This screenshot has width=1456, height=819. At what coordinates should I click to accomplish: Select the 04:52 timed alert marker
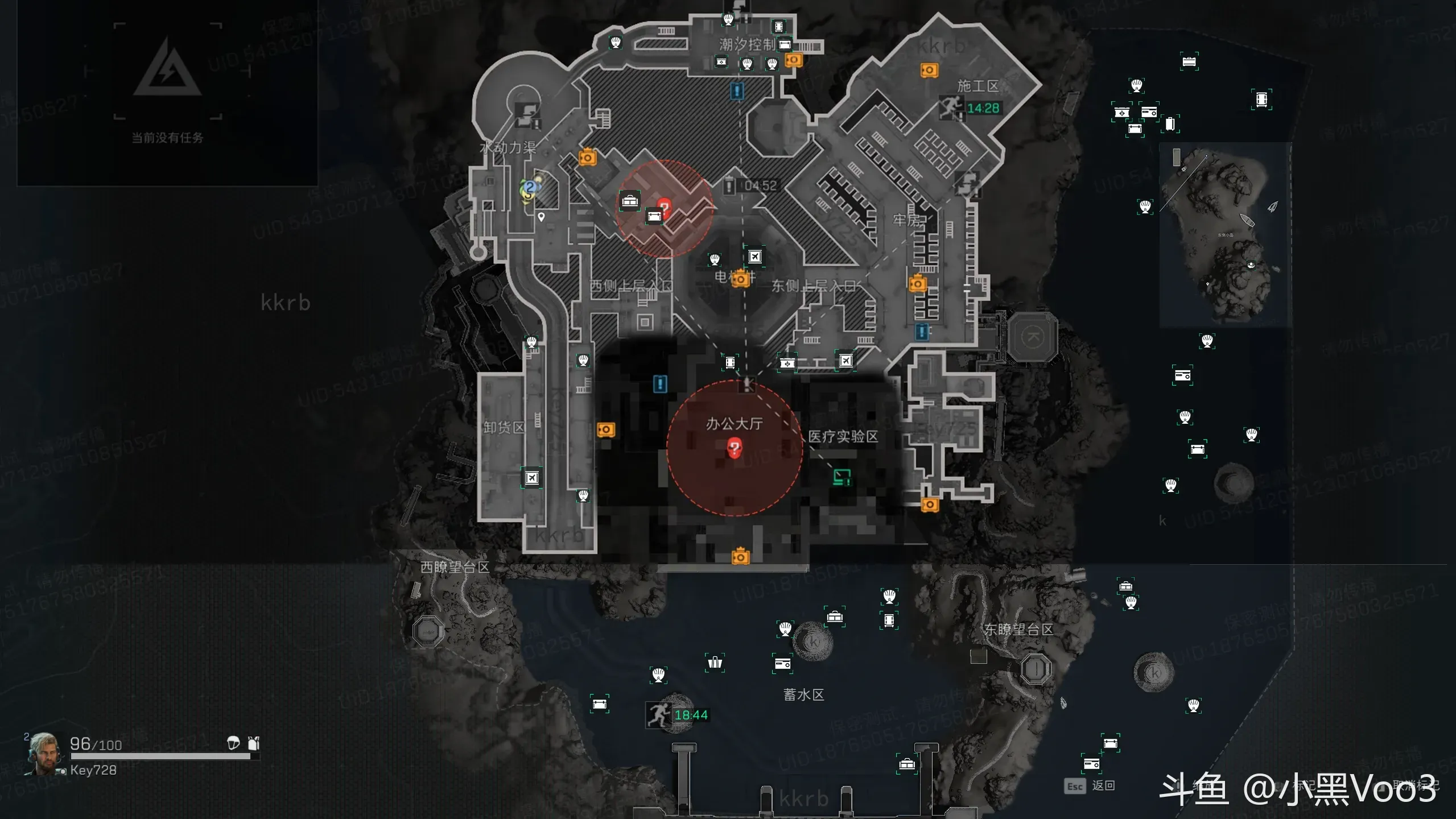pyautogui.click(x=730, y=185)
